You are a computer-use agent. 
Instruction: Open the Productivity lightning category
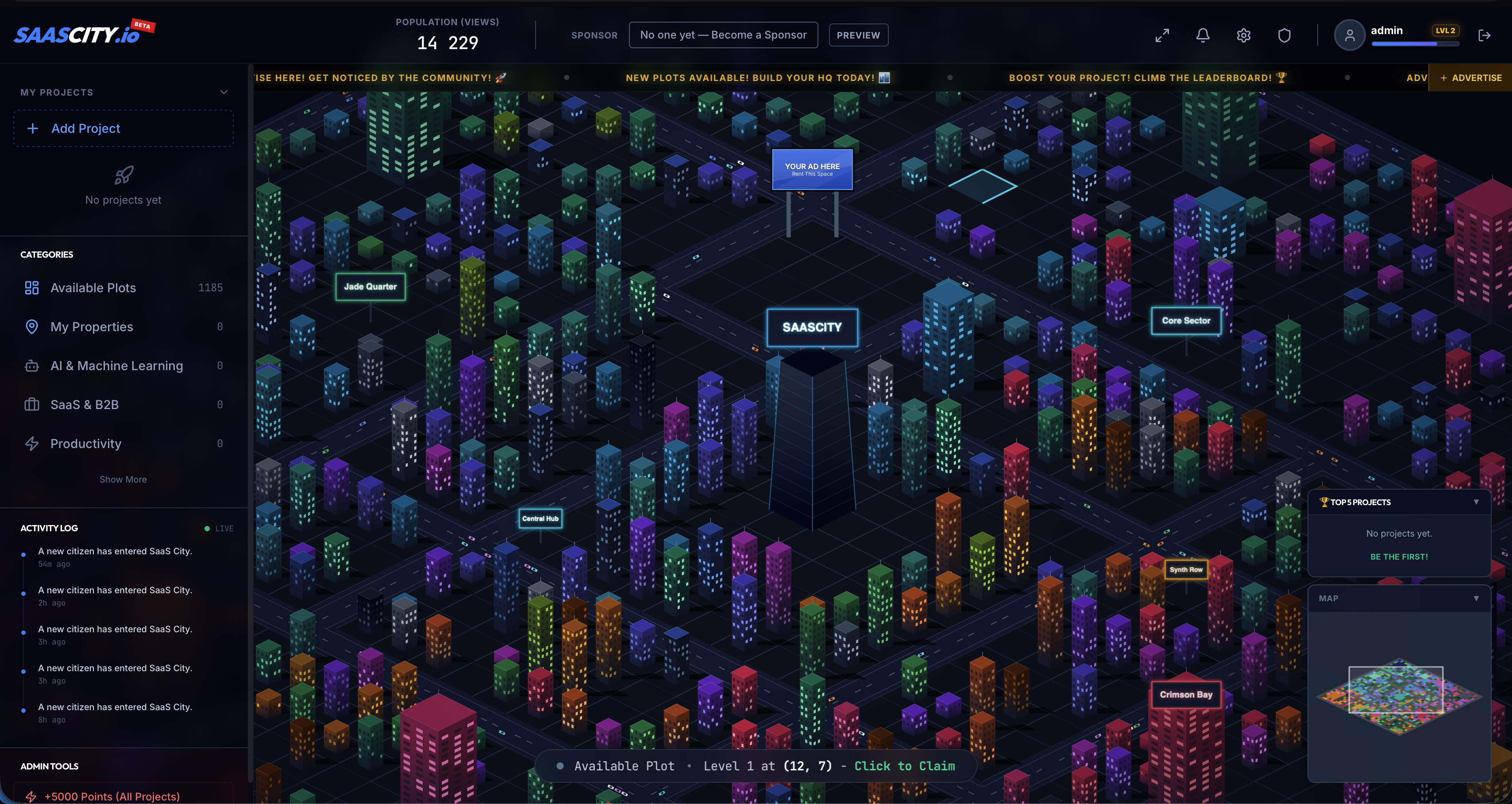pyautogui.click(x=86, y=444)
